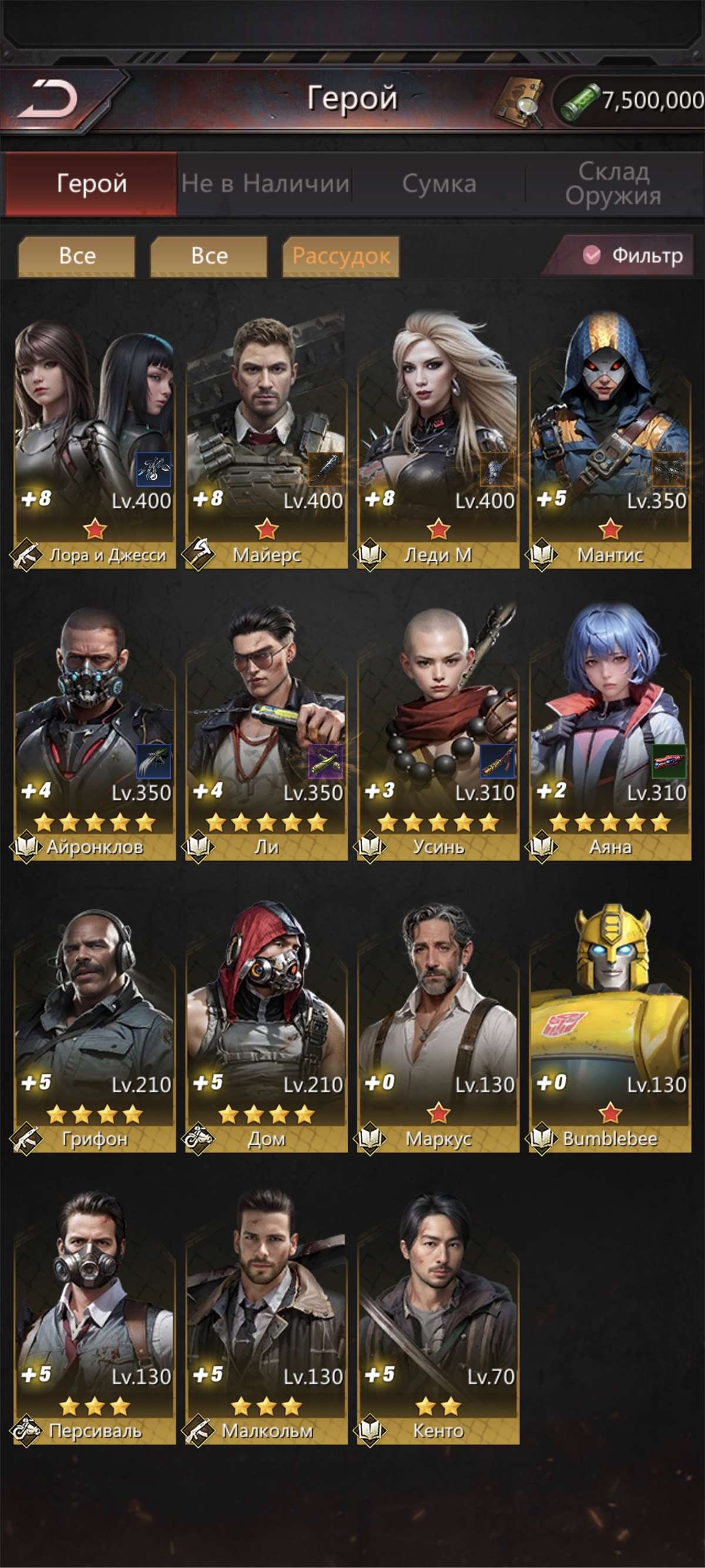Click the Рассудок sort button
Image resolution: width=705 pixels, height=1568 pixels.
pyautogui.click(x=341, y=256)
